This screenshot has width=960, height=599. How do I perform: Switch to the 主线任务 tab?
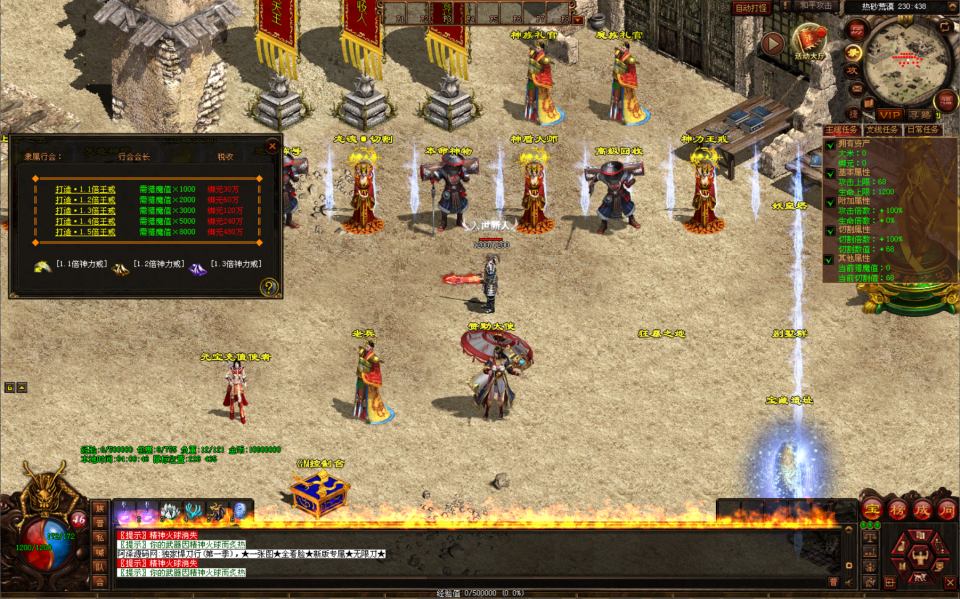[842, 130]
